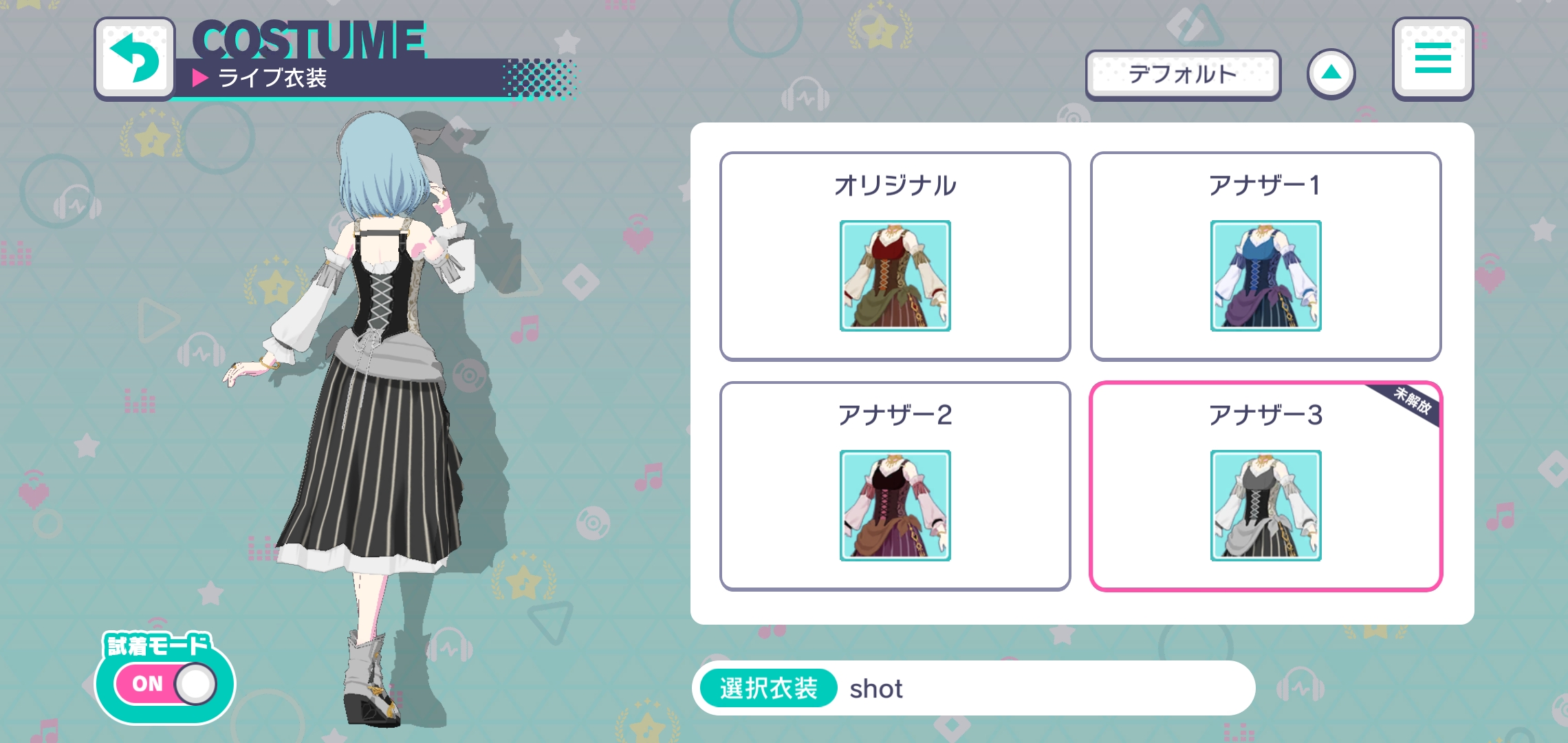Click the アナザー2 costume thumbnail

894,507
